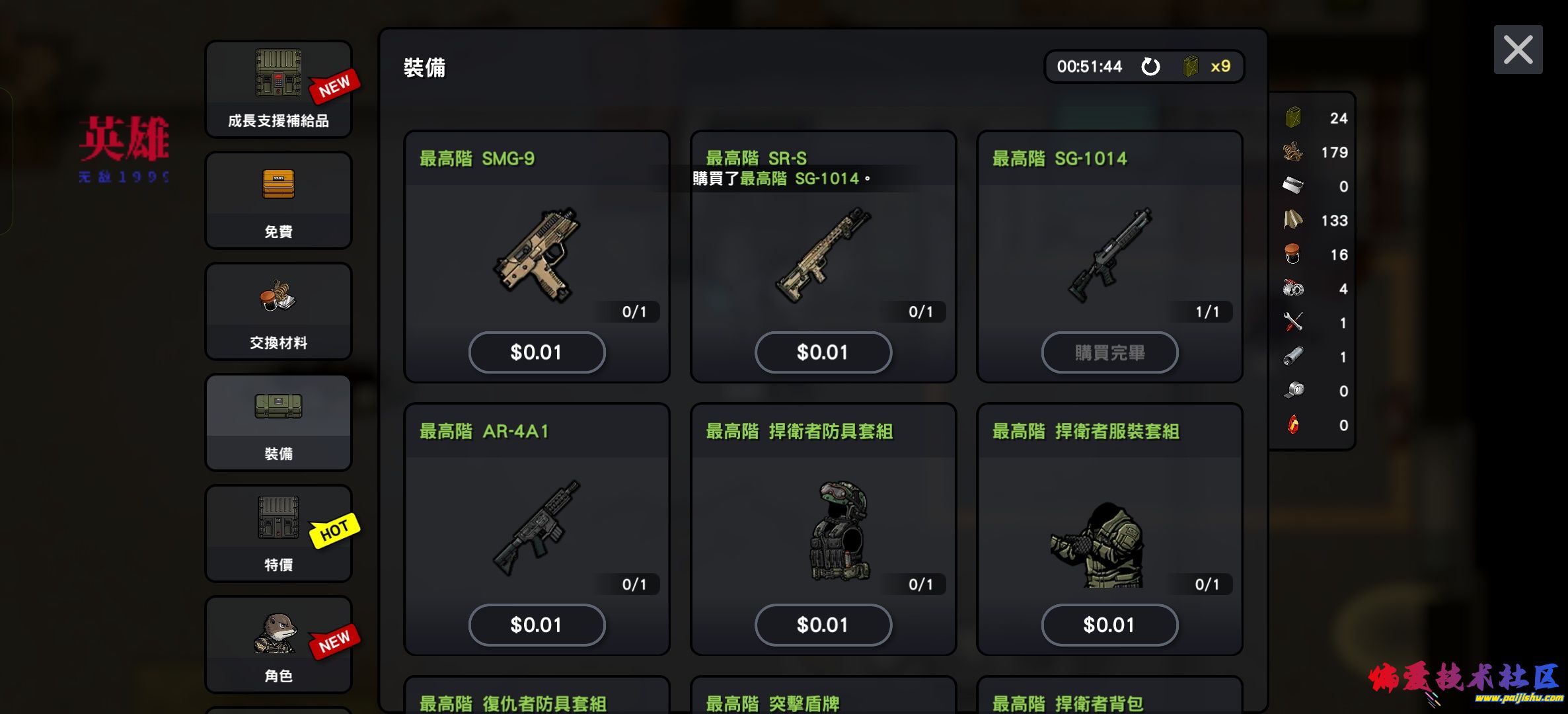Viewport: 1568px width, 714px height.
Task: Select the SG-1014 shotgun image
Action: [x=1109, y=255]
